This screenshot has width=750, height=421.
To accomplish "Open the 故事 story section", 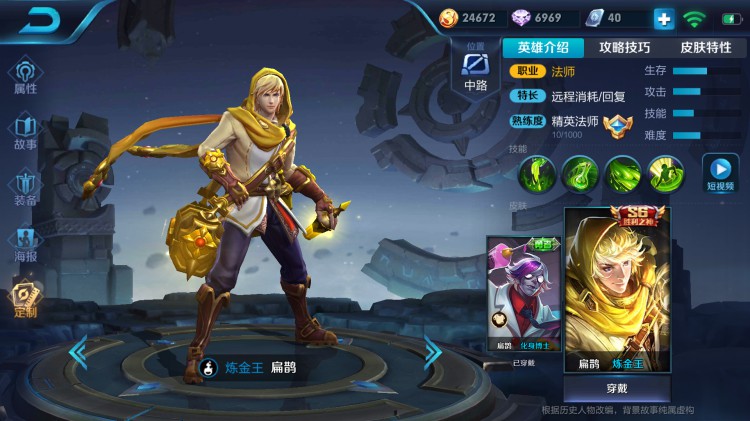I will click(x=25, y=132).
